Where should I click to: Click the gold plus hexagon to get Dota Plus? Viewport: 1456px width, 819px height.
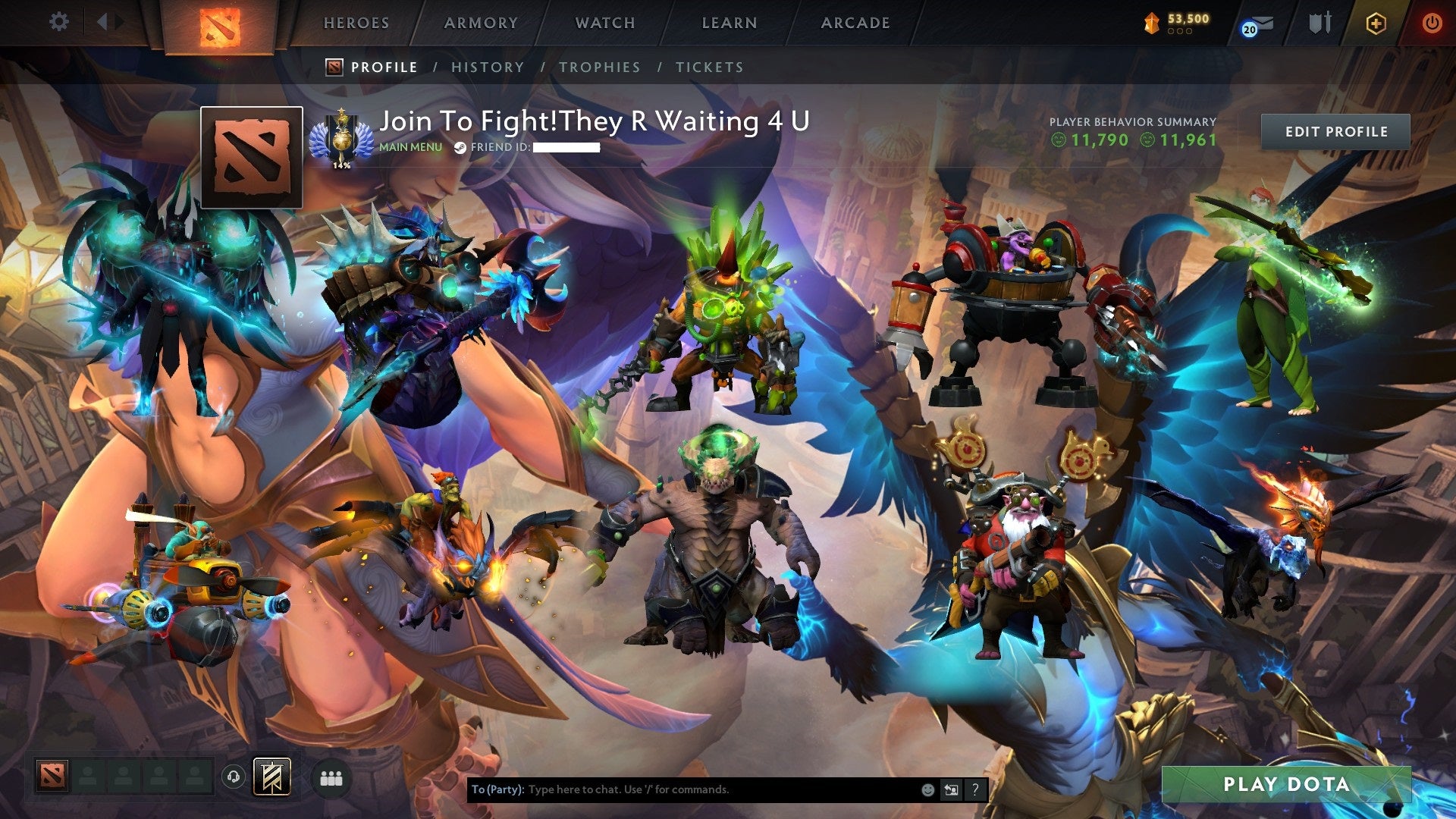[1376, 23]
